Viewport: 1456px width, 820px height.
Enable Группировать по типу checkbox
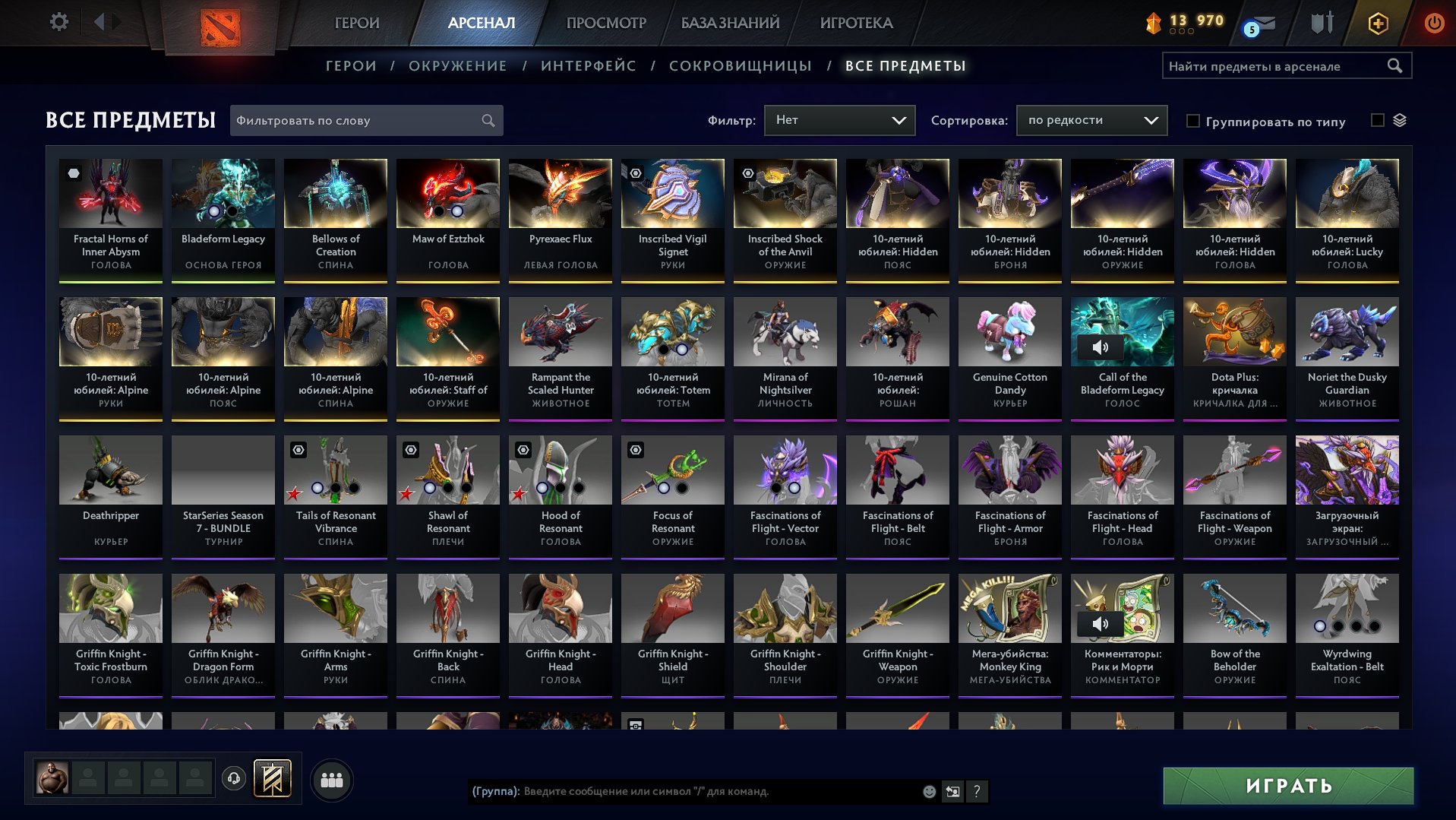tap(1194, 121)
